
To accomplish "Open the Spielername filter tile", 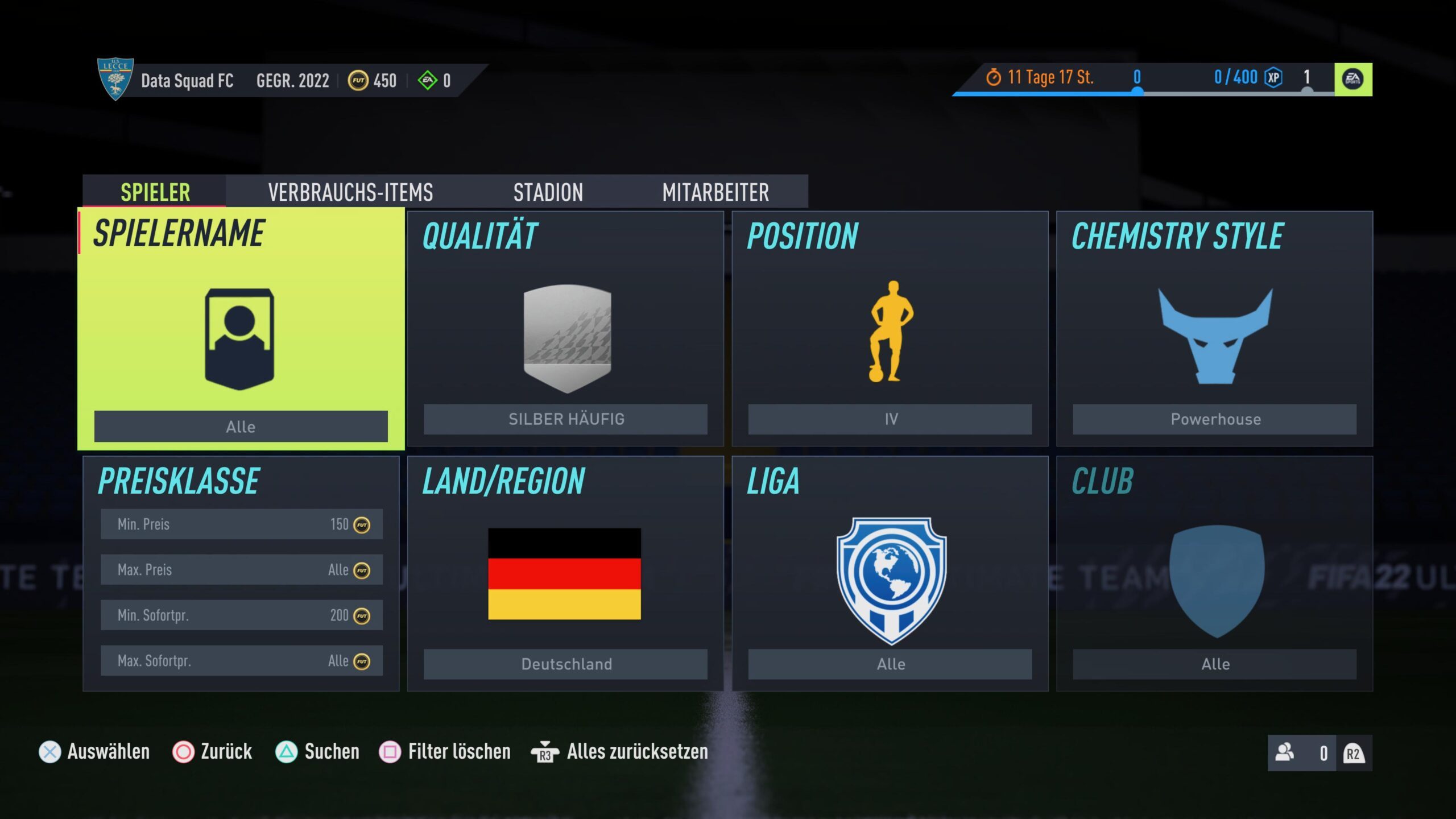I will point(241,329).
